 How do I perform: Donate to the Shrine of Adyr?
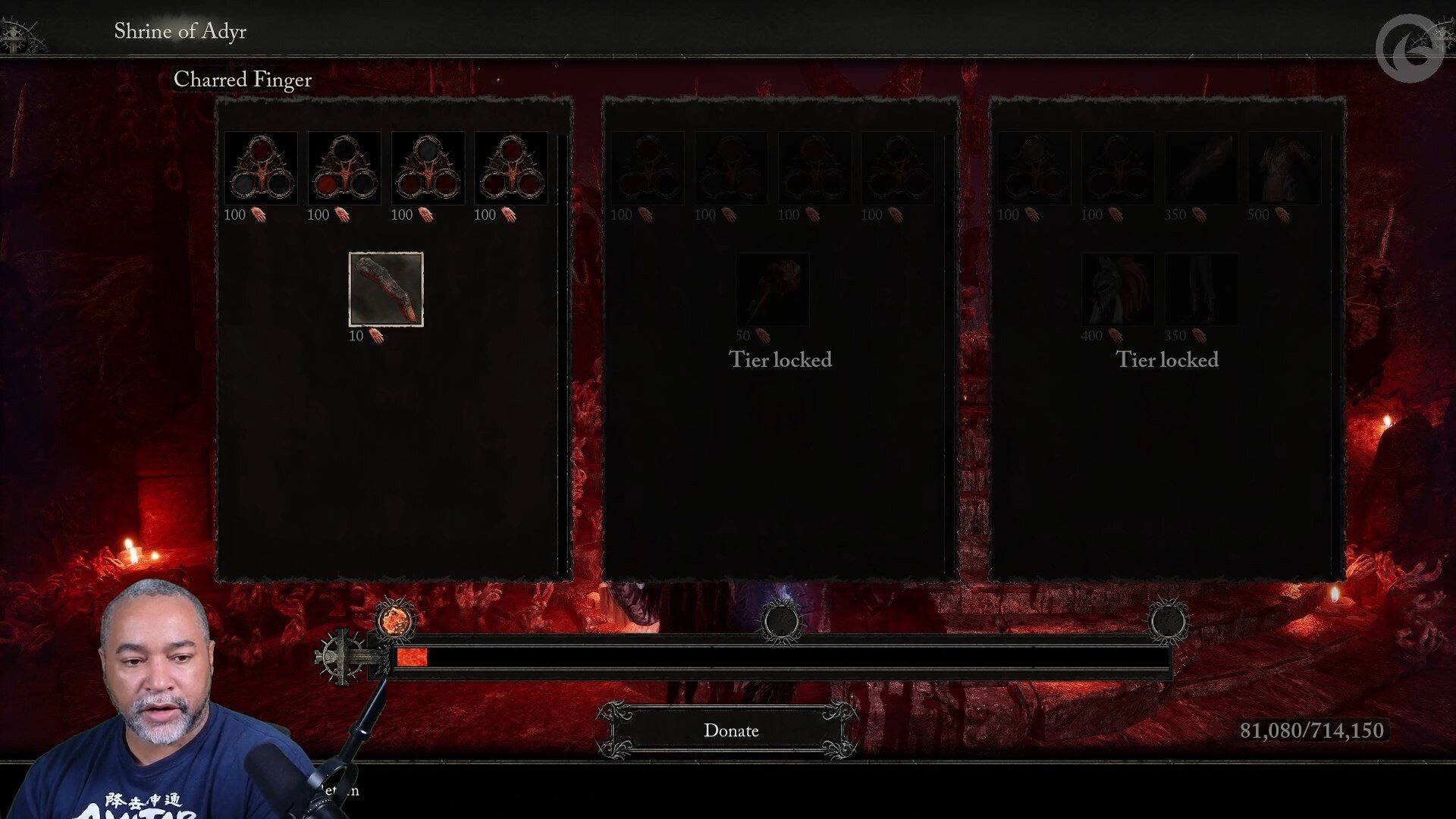point(730,730)
